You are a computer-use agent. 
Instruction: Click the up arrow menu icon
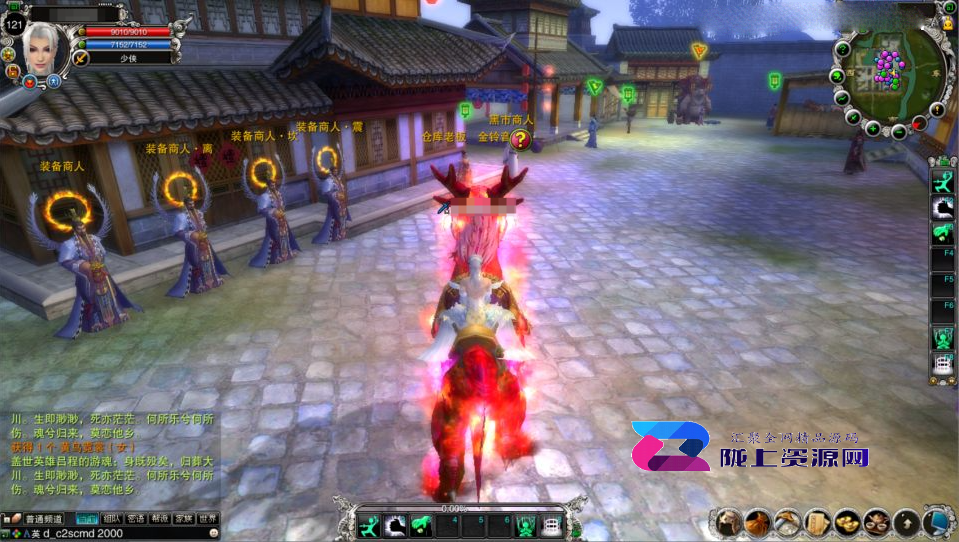coord(907,521)
